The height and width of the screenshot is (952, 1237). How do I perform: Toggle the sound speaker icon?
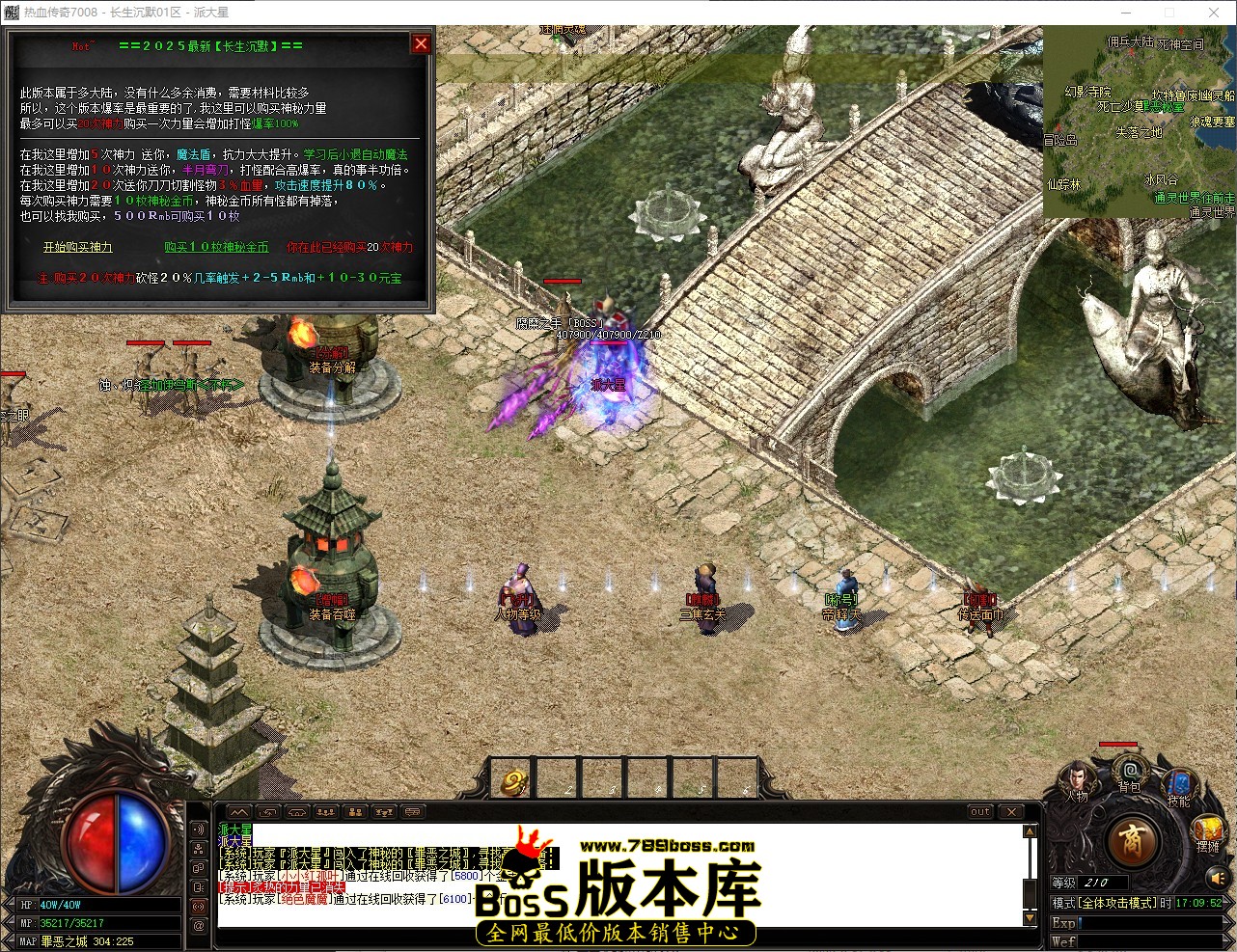coord(1218,879)
